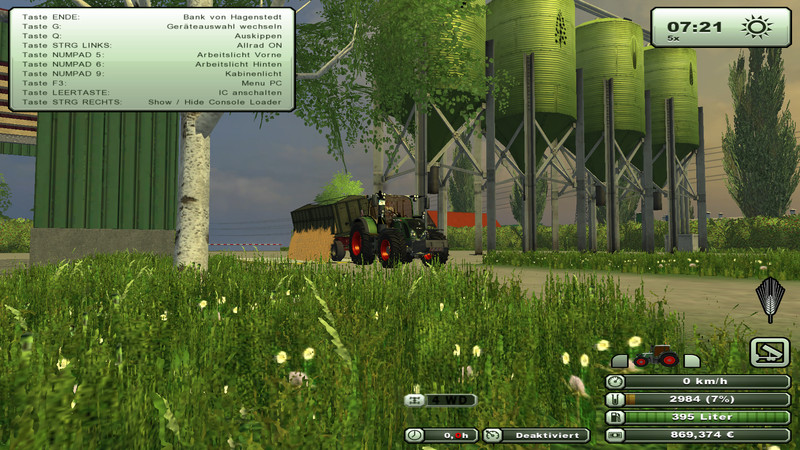Click the Deaktiviert cruise control indicator
800x450 pixels.
535,435
